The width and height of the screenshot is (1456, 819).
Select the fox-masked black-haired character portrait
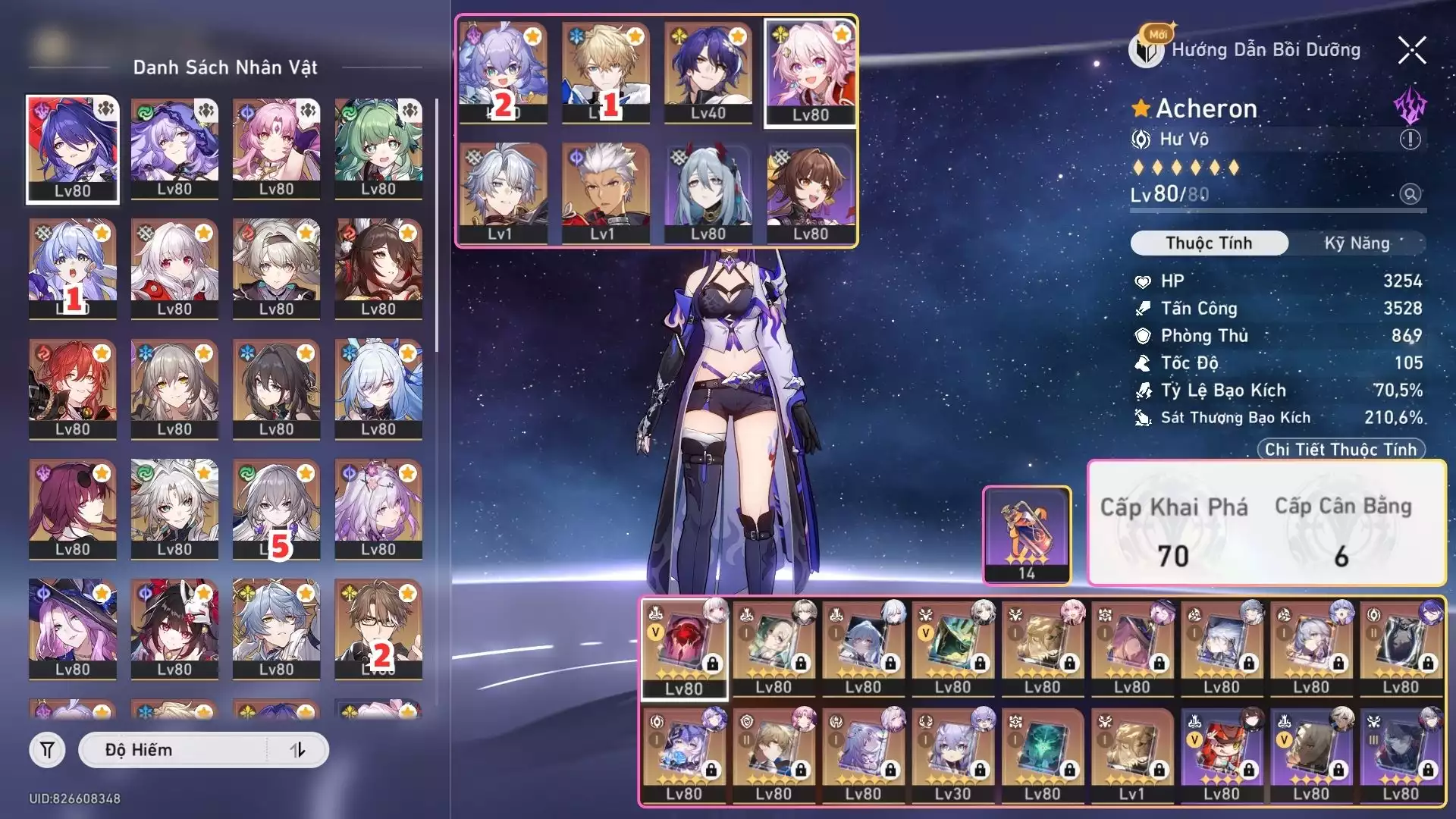tap(174, 628)
